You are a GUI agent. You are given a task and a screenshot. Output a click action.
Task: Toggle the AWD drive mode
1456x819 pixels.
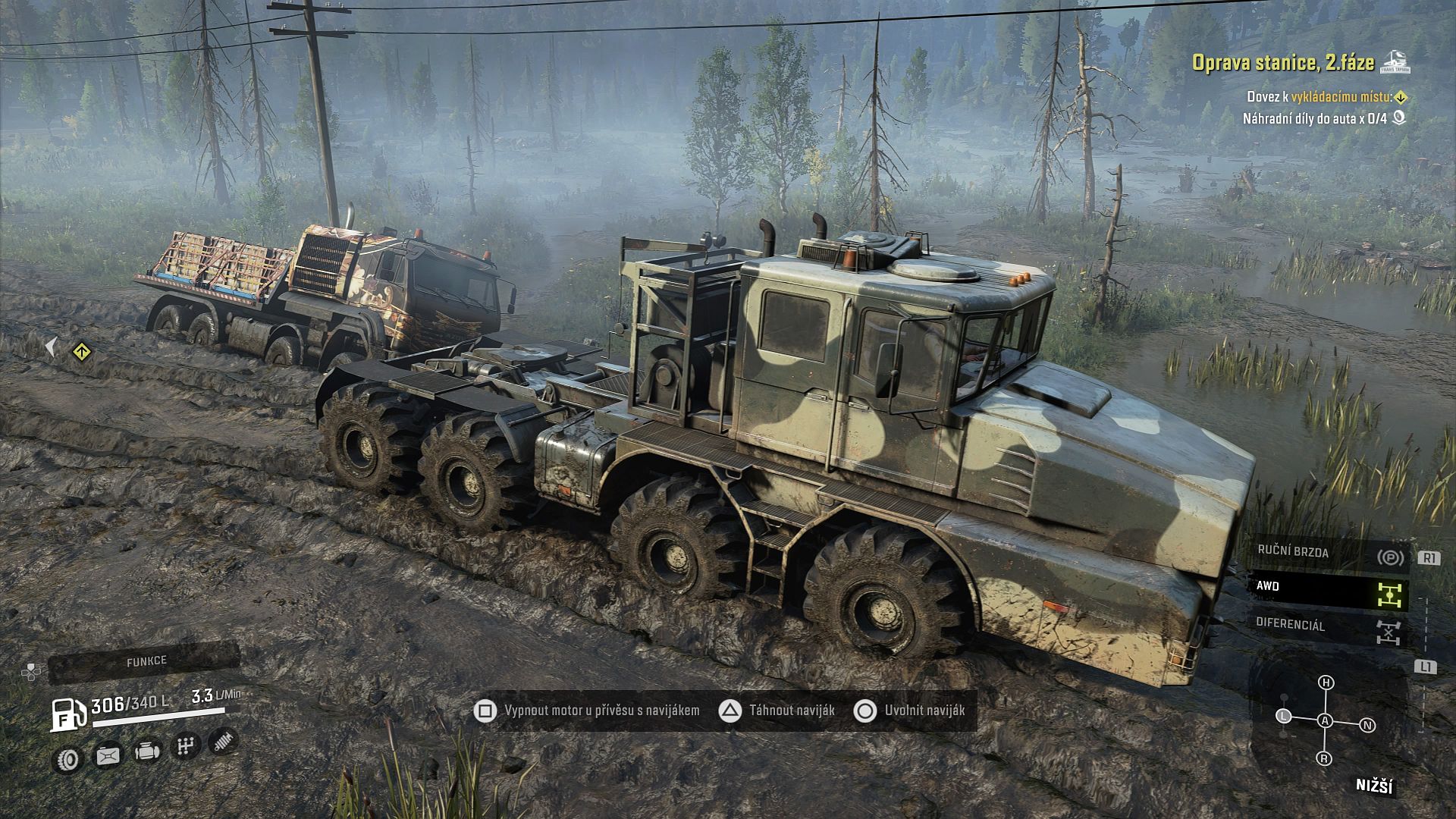(1329, 591)
